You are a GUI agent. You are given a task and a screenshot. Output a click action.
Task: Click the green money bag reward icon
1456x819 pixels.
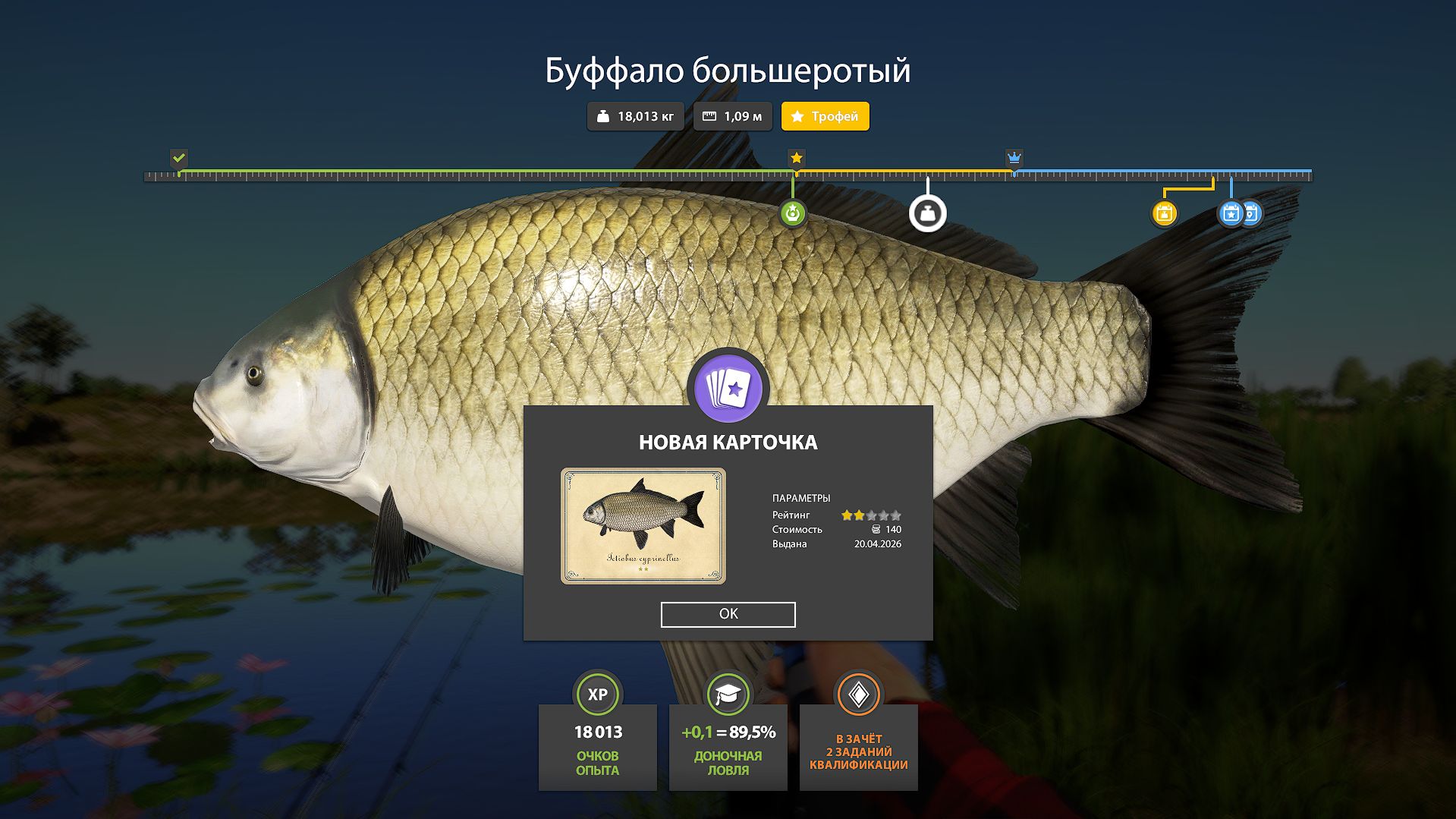tap(795, 213)
